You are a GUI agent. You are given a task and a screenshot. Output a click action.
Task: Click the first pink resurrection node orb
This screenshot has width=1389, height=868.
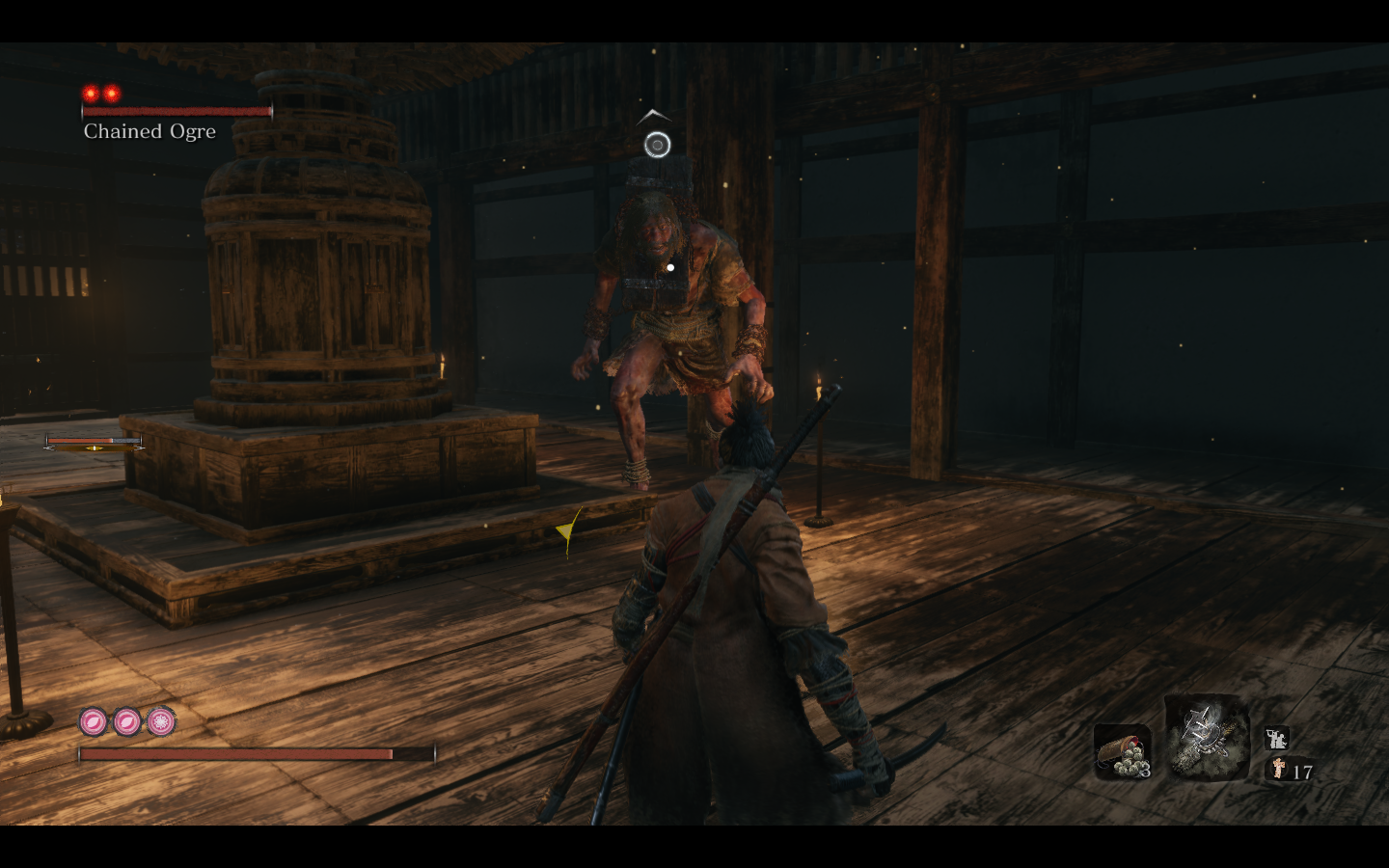click(91, 719)
